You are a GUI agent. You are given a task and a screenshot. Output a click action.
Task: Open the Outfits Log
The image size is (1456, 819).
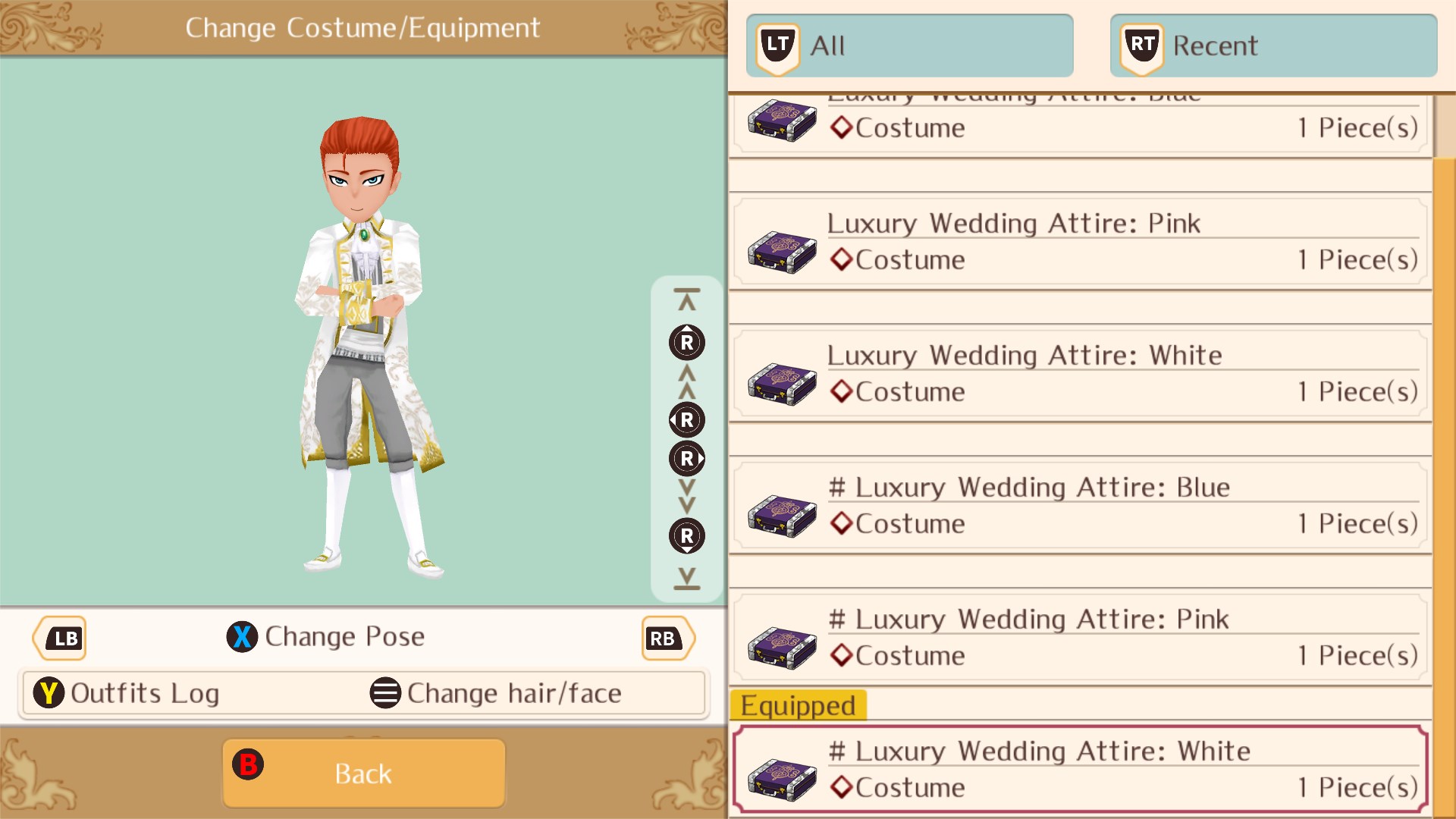coord(144,692)
